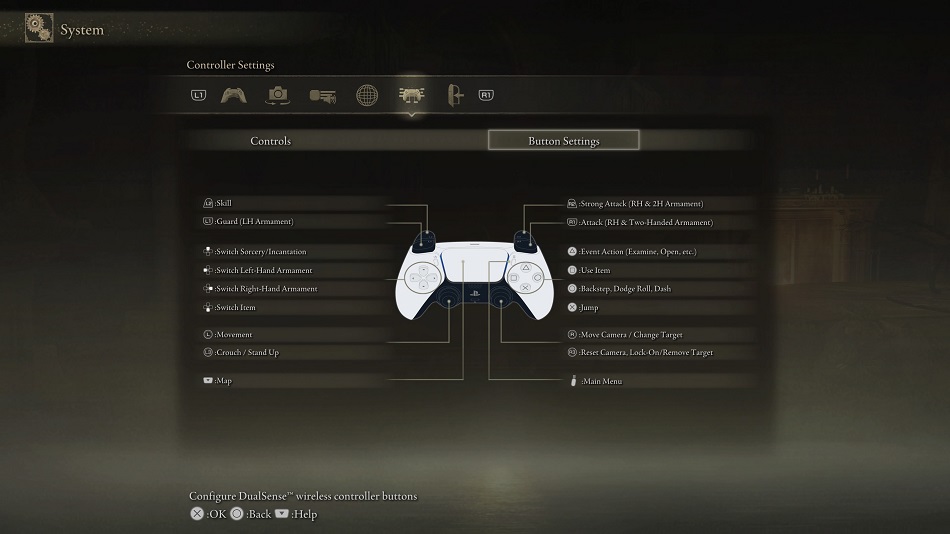Image resolution: width=950 pixels, height=534 pixels.
Task: Open the gamepad icon settings tab
Action: [x=234, y=95]
